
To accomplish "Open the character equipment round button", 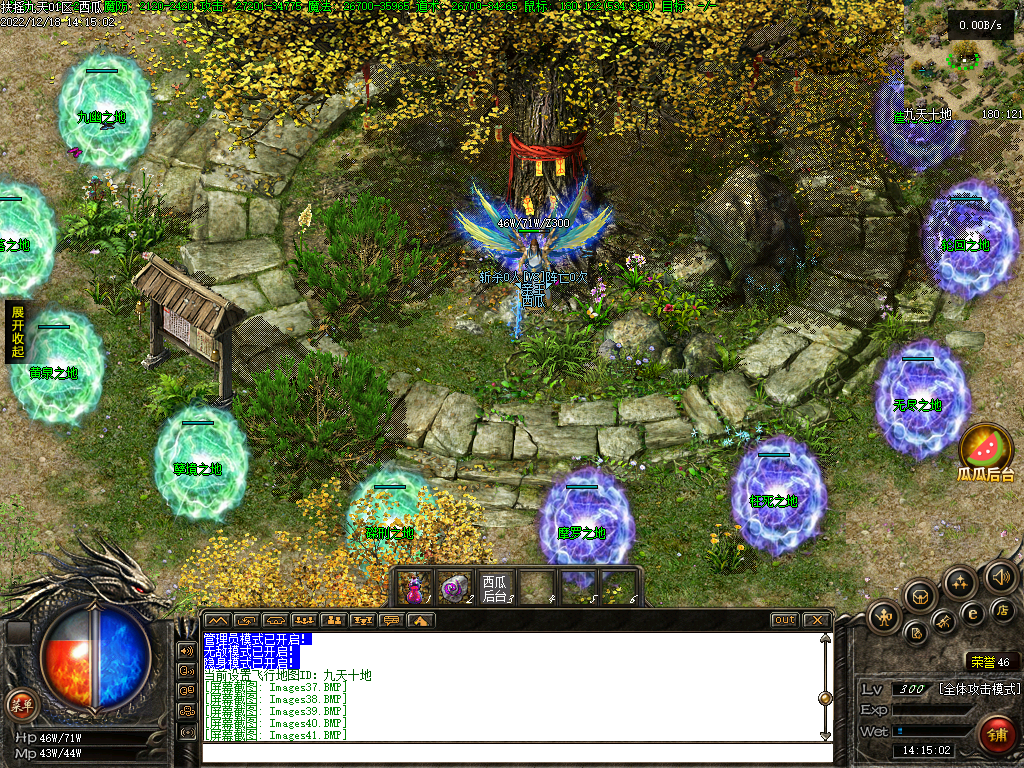I will pyautogui.click(x=885, y=616).
